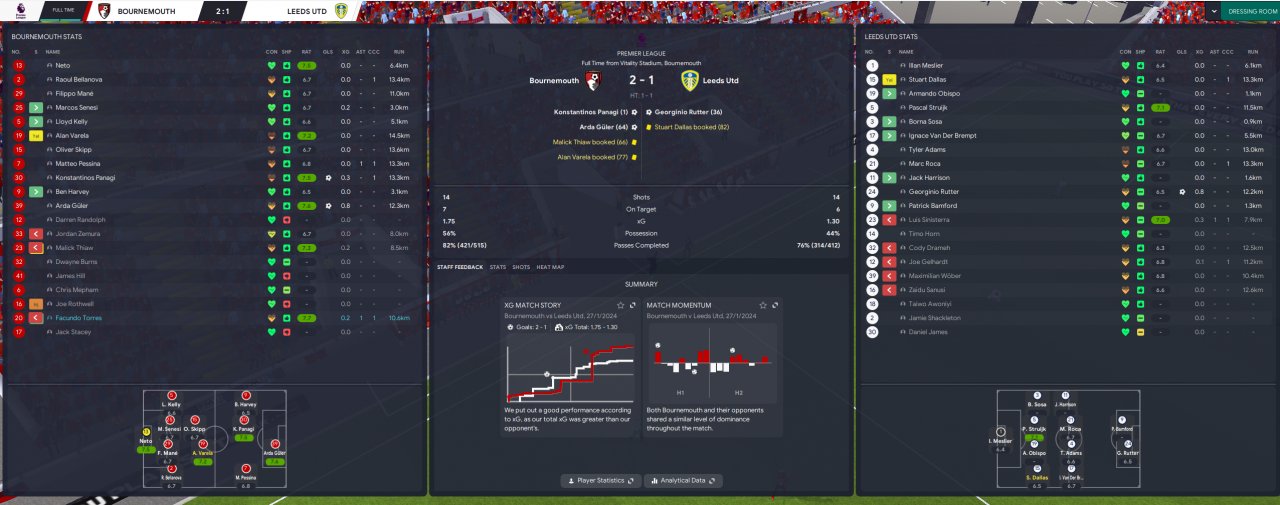
Task: Go to the Dressing Room
Action: coord(1251,11)
